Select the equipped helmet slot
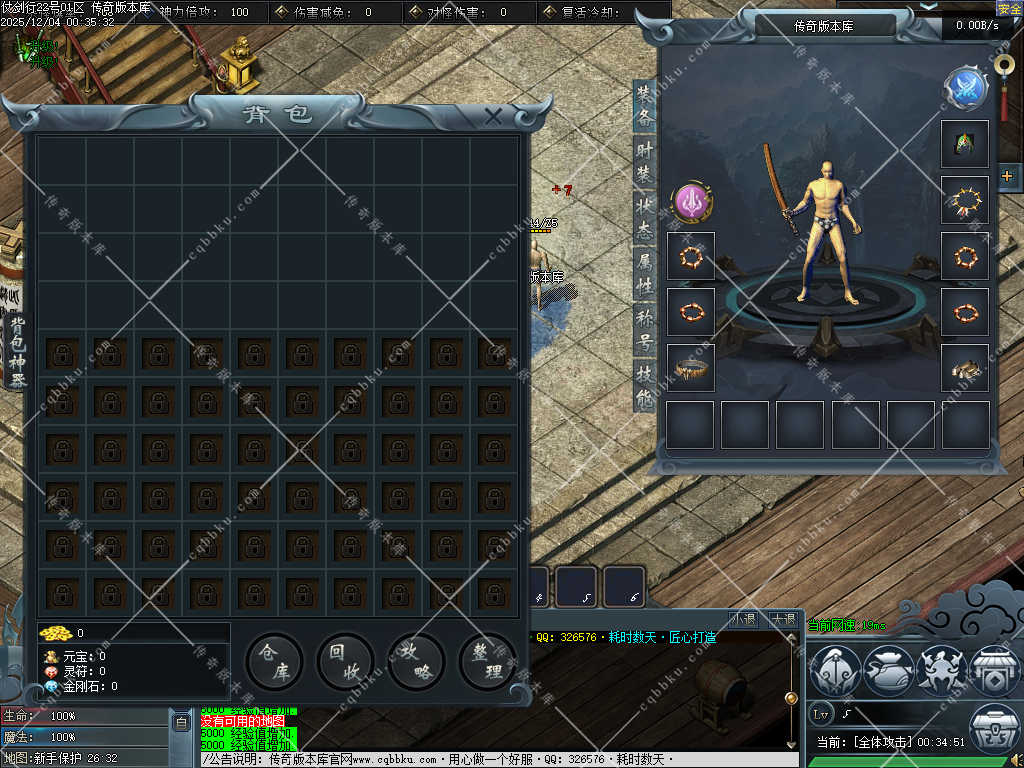The image size is (1024, 768). click(x=965, y=145)
